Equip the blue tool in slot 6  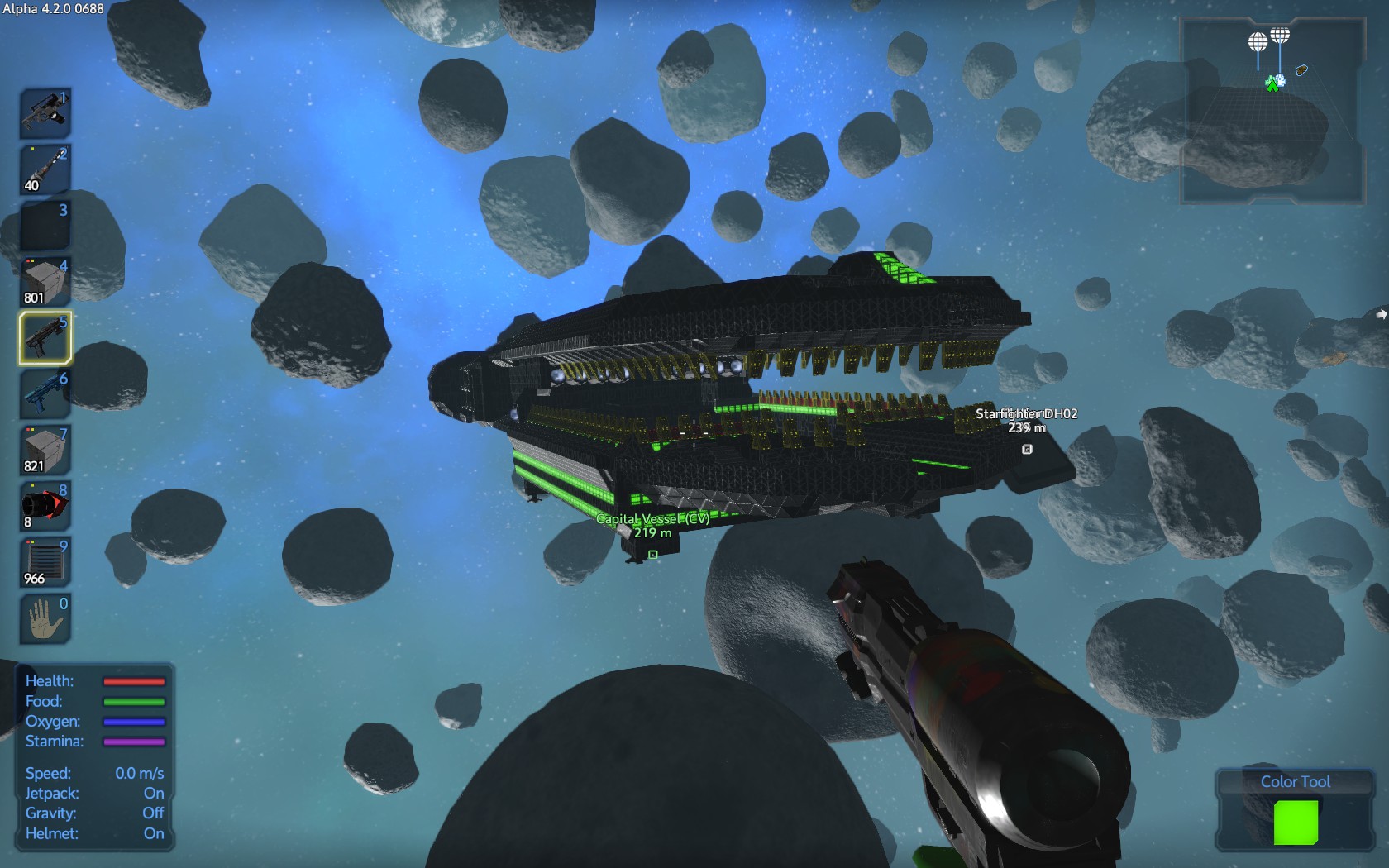click(x=45, y=394)
